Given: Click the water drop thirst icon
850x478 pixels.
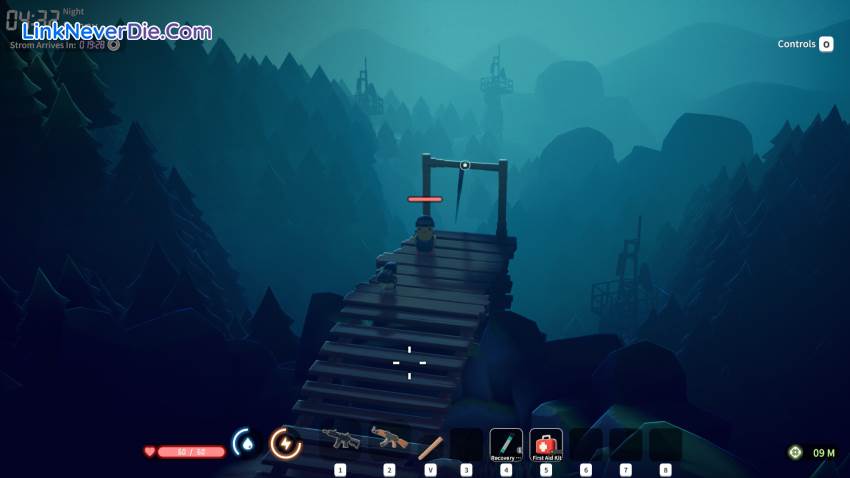Looking at the screenshot, I should click(x=246, y=442).
